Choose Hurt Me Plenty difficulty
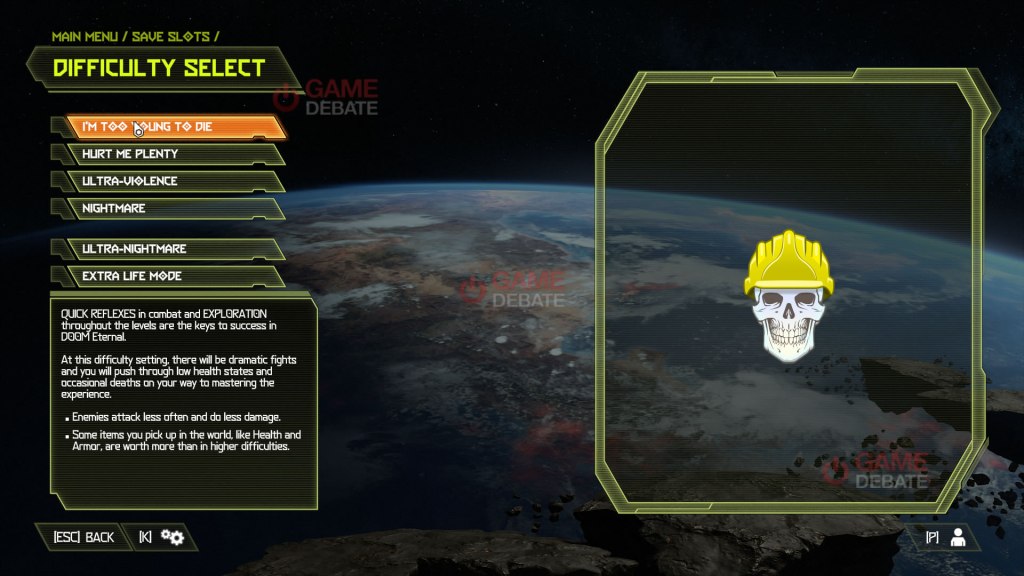 [x=170, y=154]
